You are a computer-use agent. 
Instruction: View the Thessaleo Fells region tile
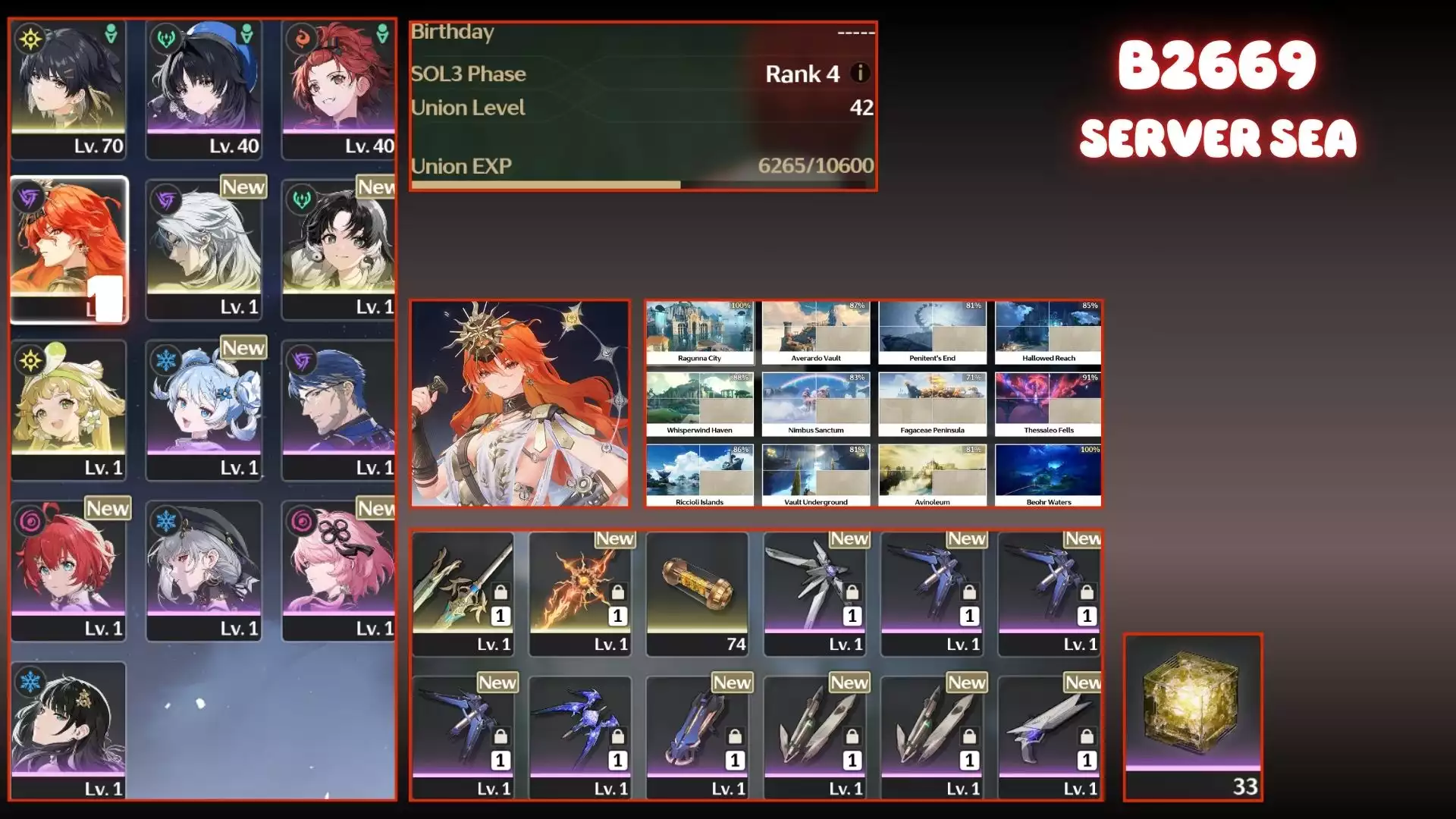coord(1049,405)
